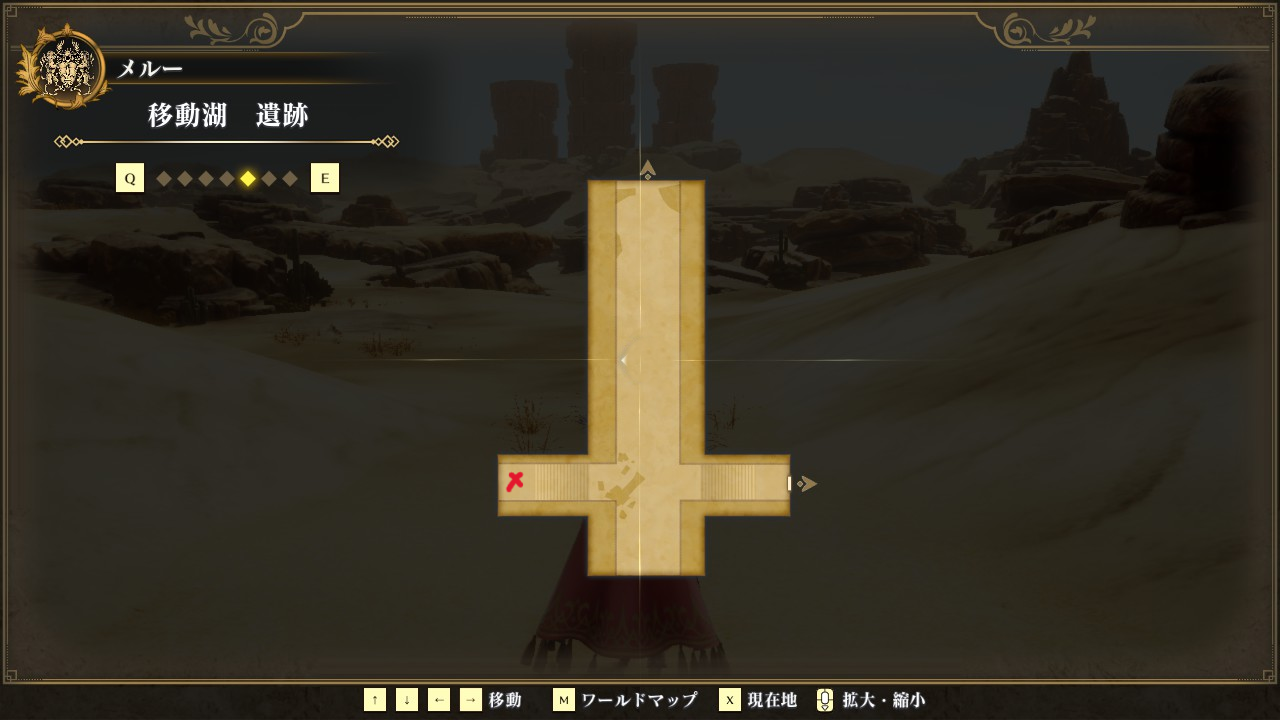This screenshot has height=720, width=1280.
Task: Select the highlighted yellow diamond page indicator
Action: pyautogui.click(x=248, y=179)
